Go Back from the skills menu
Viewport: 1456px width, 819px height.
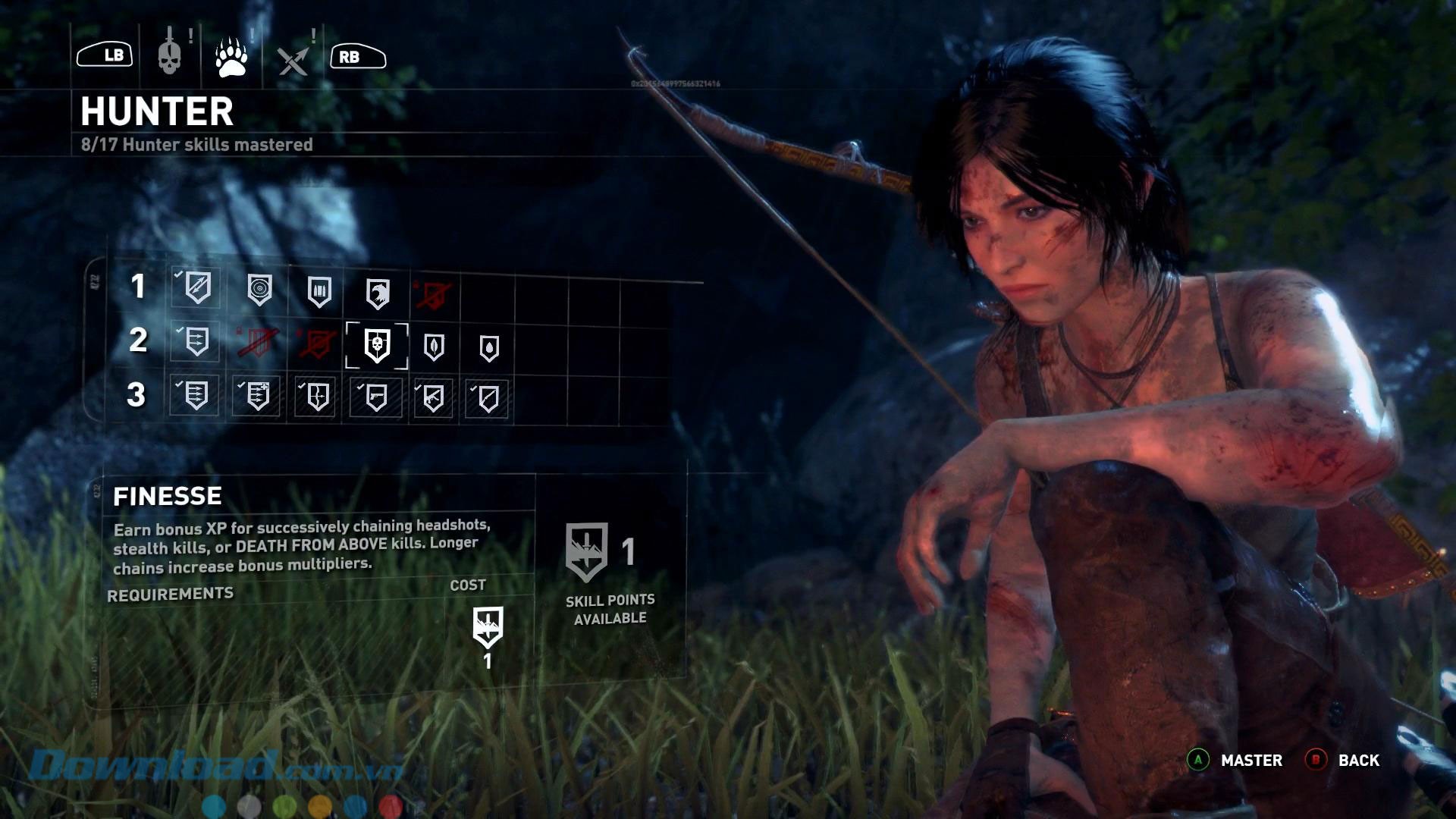coord(1343,760)
